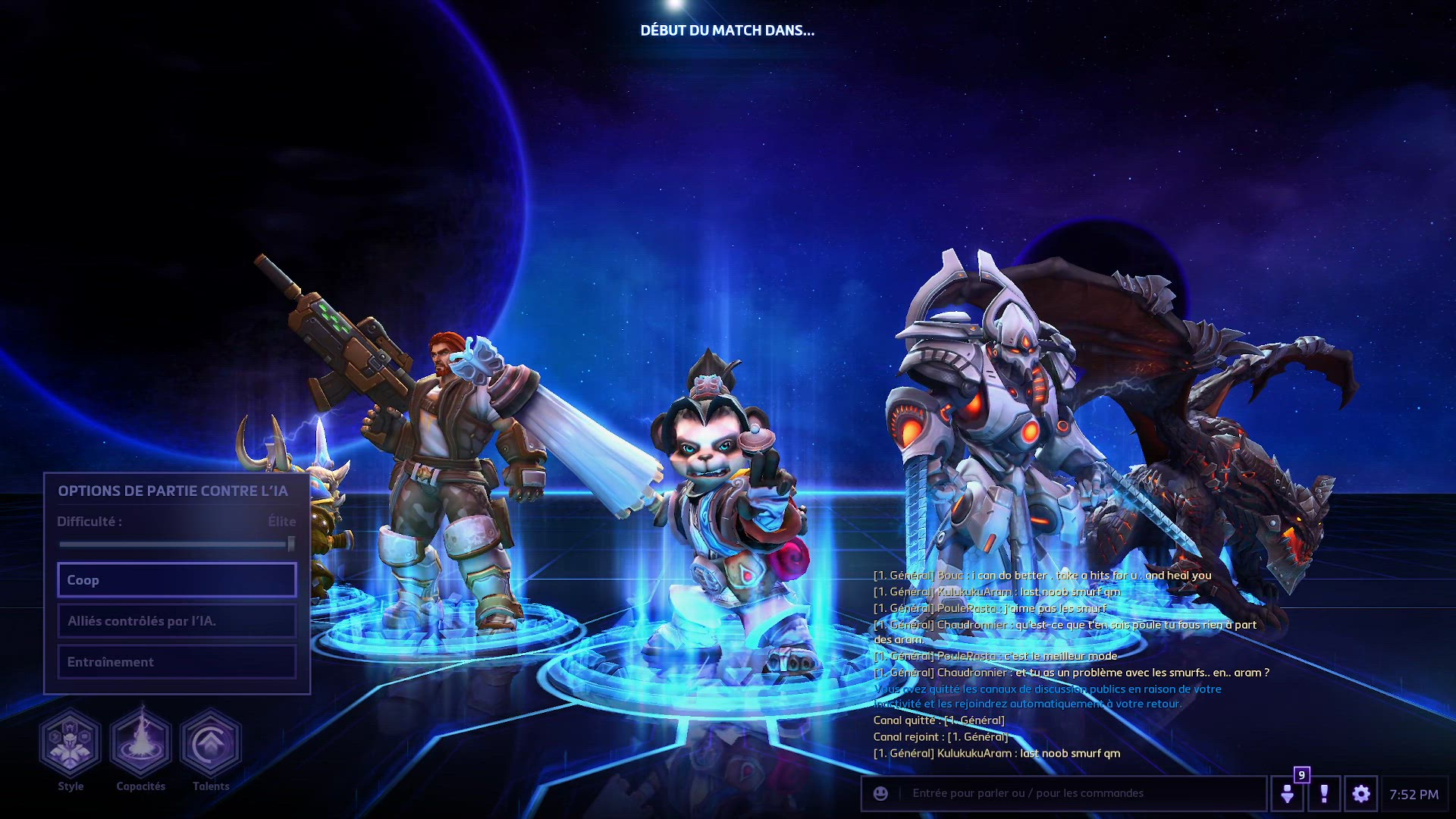Open the notifications button with 9 badge
The height and width of the screenshot is (819, 1456).
1288,794
